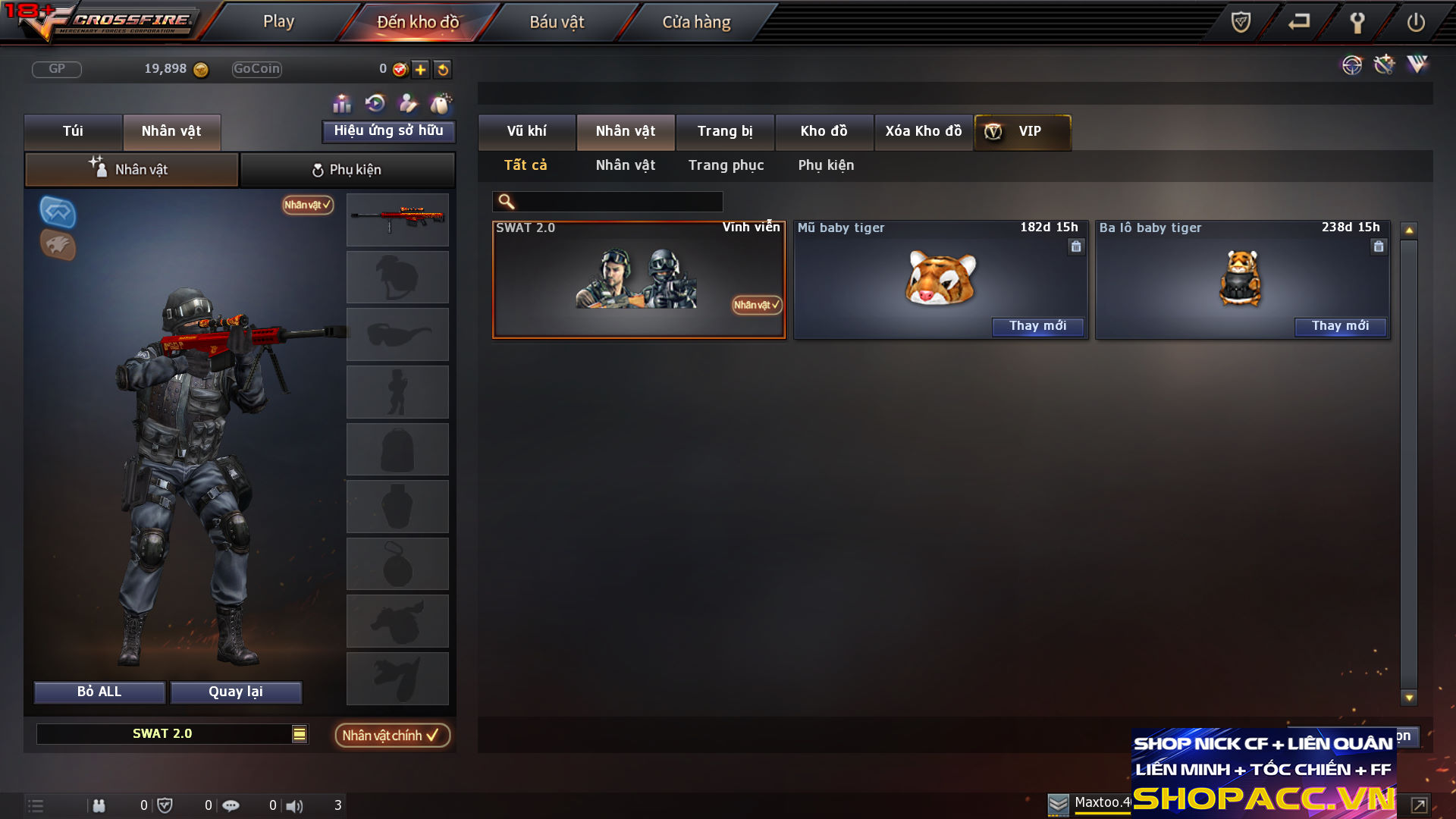The width and height of the screenshot is (1456, 819).
Task: Go to the Báu vật menu
Action: click(557, 22)
